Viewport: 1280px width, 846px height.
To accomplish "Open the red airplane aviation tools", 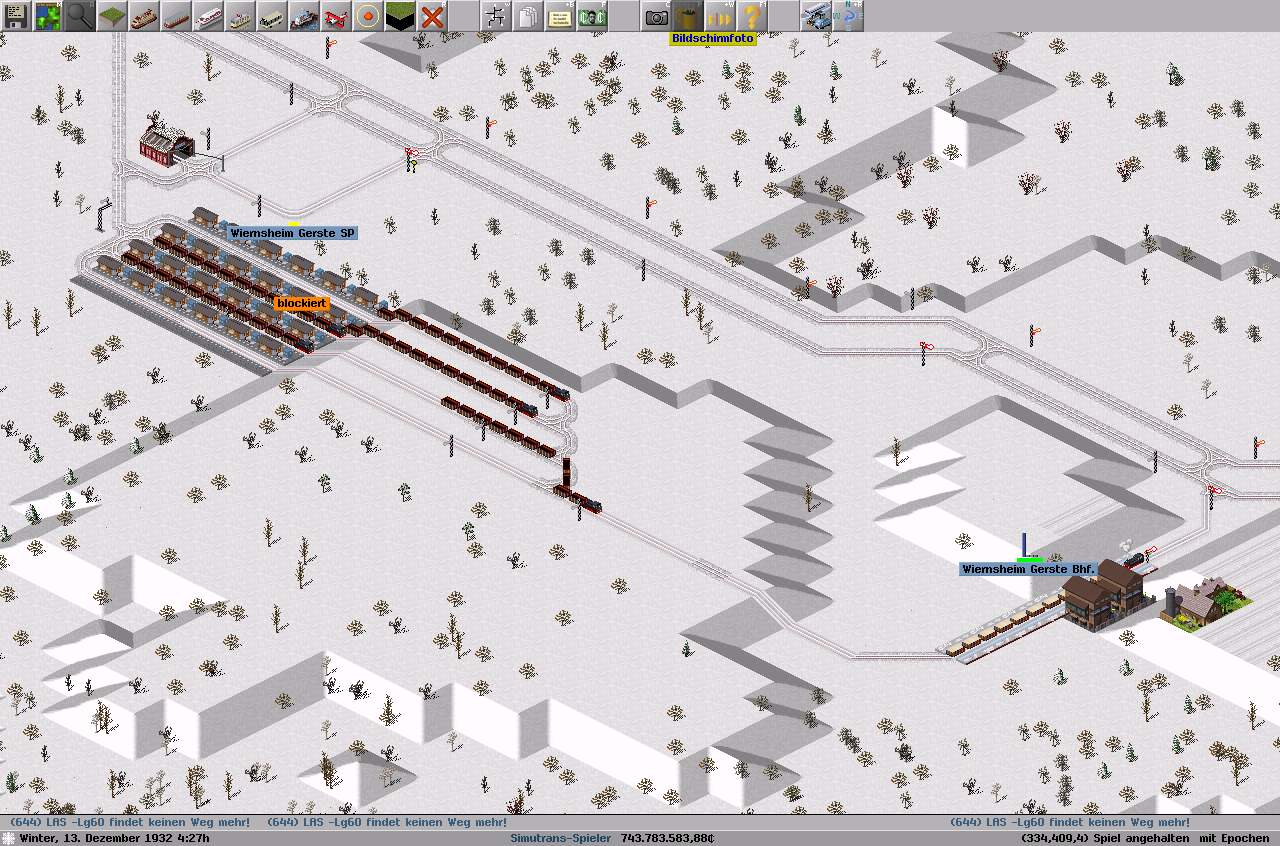I will [335, 16].
